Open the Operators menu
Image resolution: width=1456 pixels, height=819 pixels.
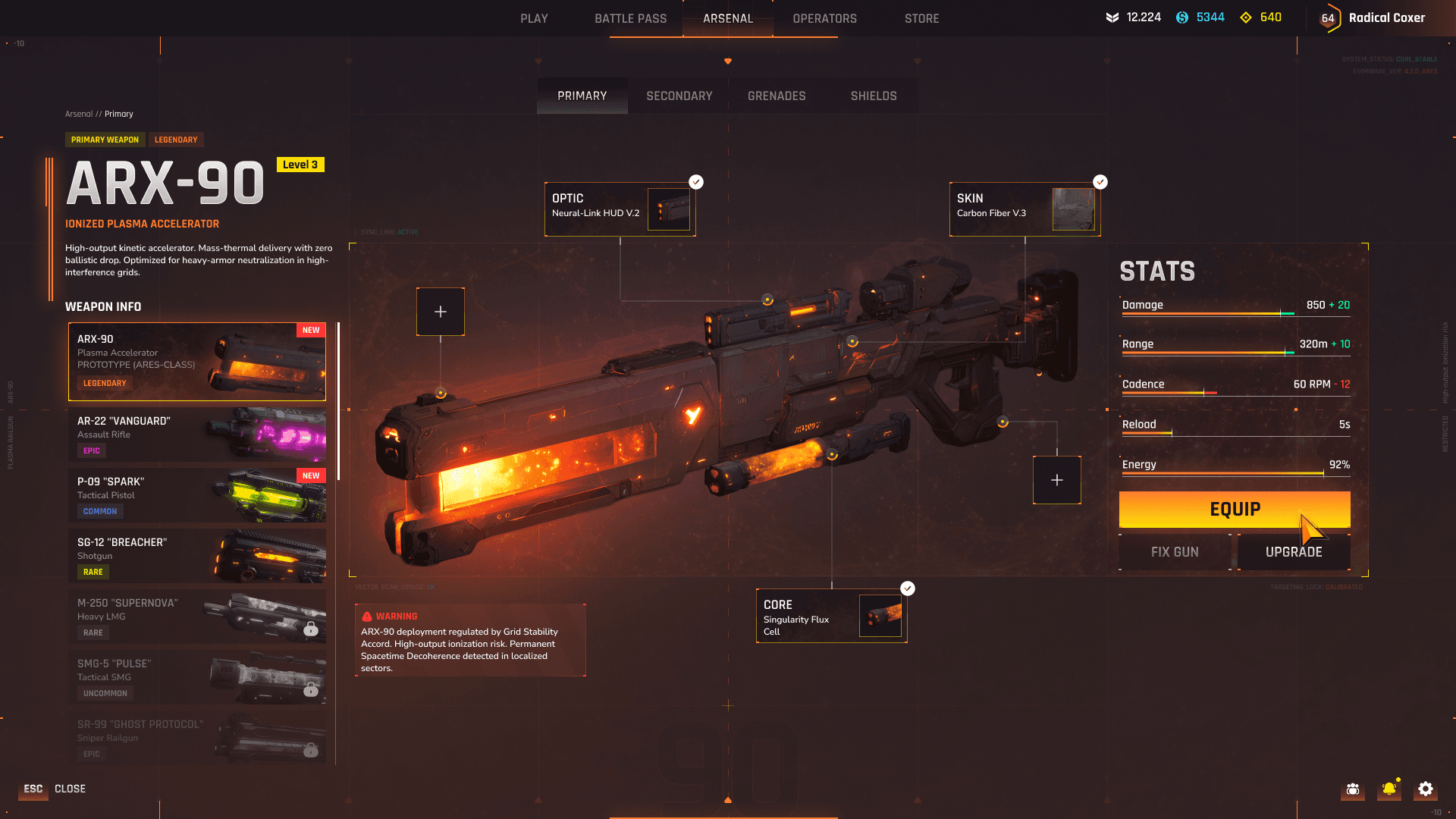click(824, 18)
